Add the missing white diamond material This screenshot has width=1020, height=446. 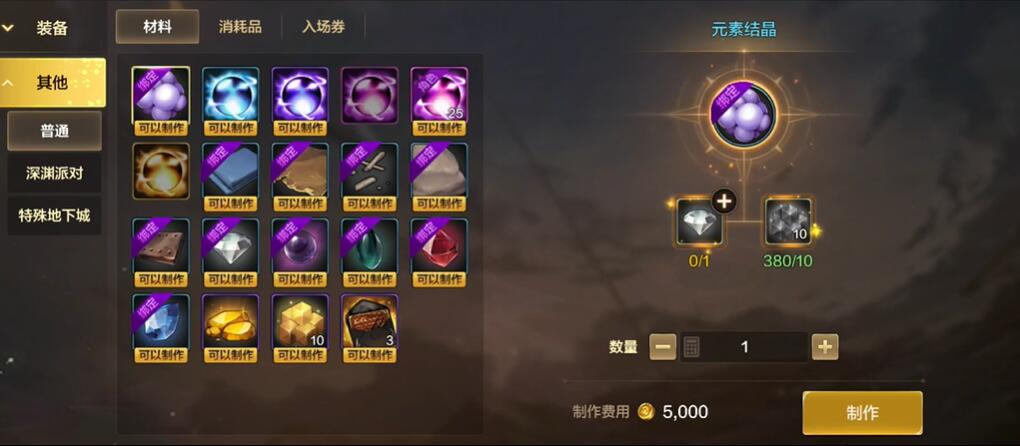pyautogui.click(x=700, y=221)
